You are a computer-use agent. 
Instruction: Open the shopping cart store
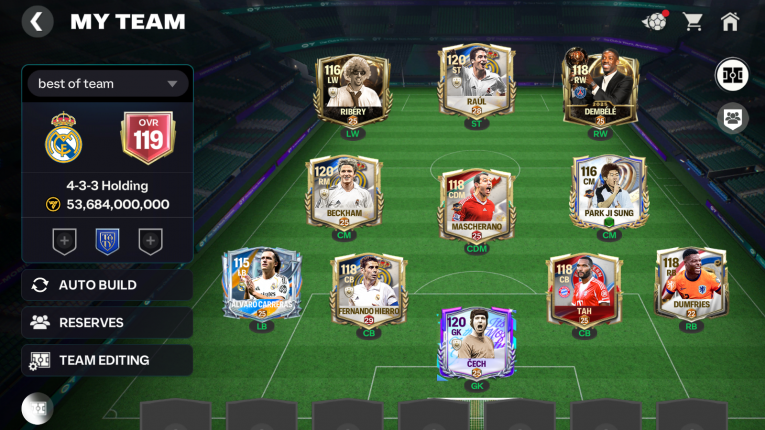(x=692, y=21)
